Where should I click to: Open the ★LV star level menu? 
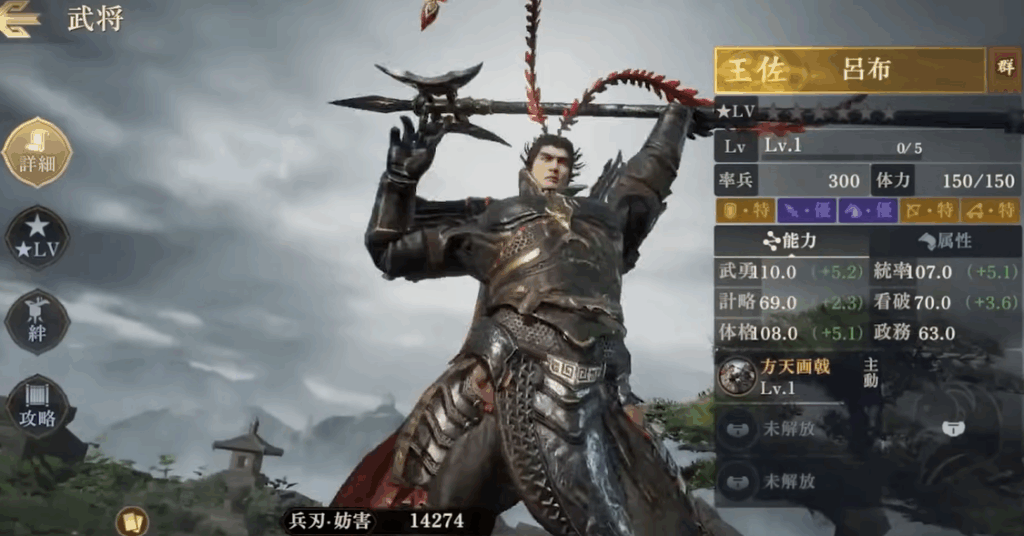point(37,238)
